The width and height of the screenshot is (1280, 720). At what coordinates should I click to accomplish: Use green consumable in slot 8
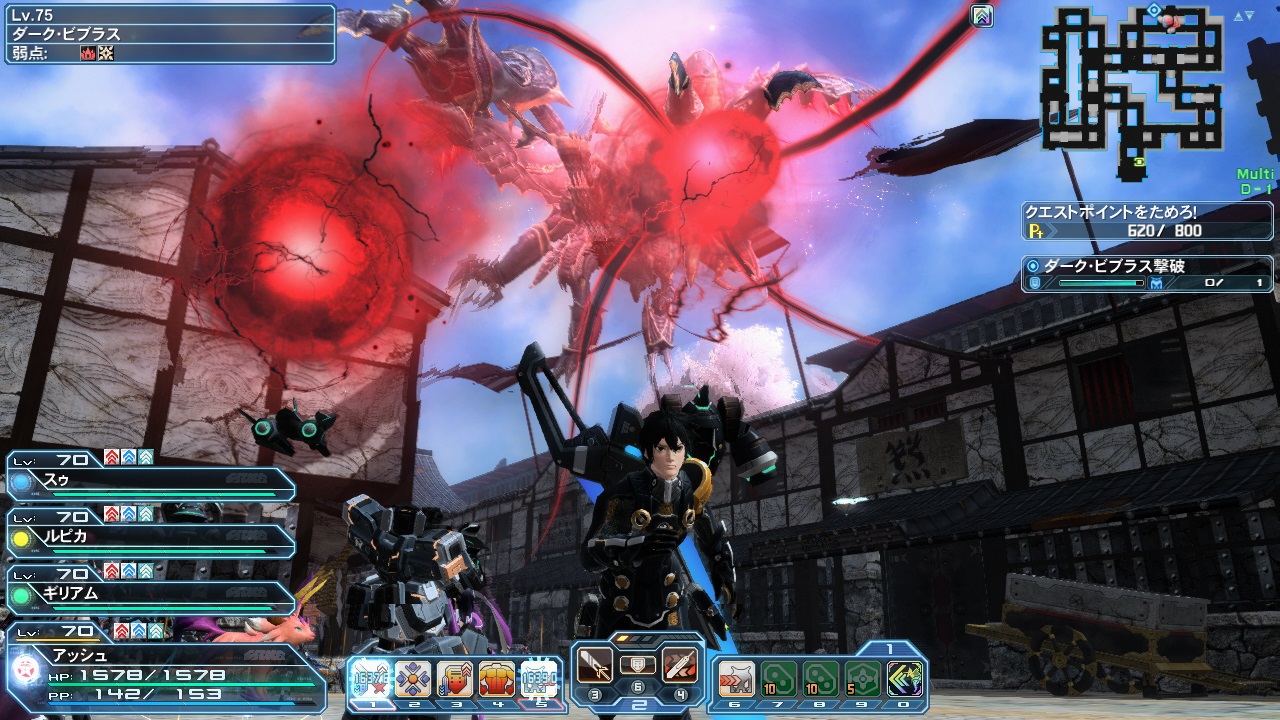coord(821,679)
